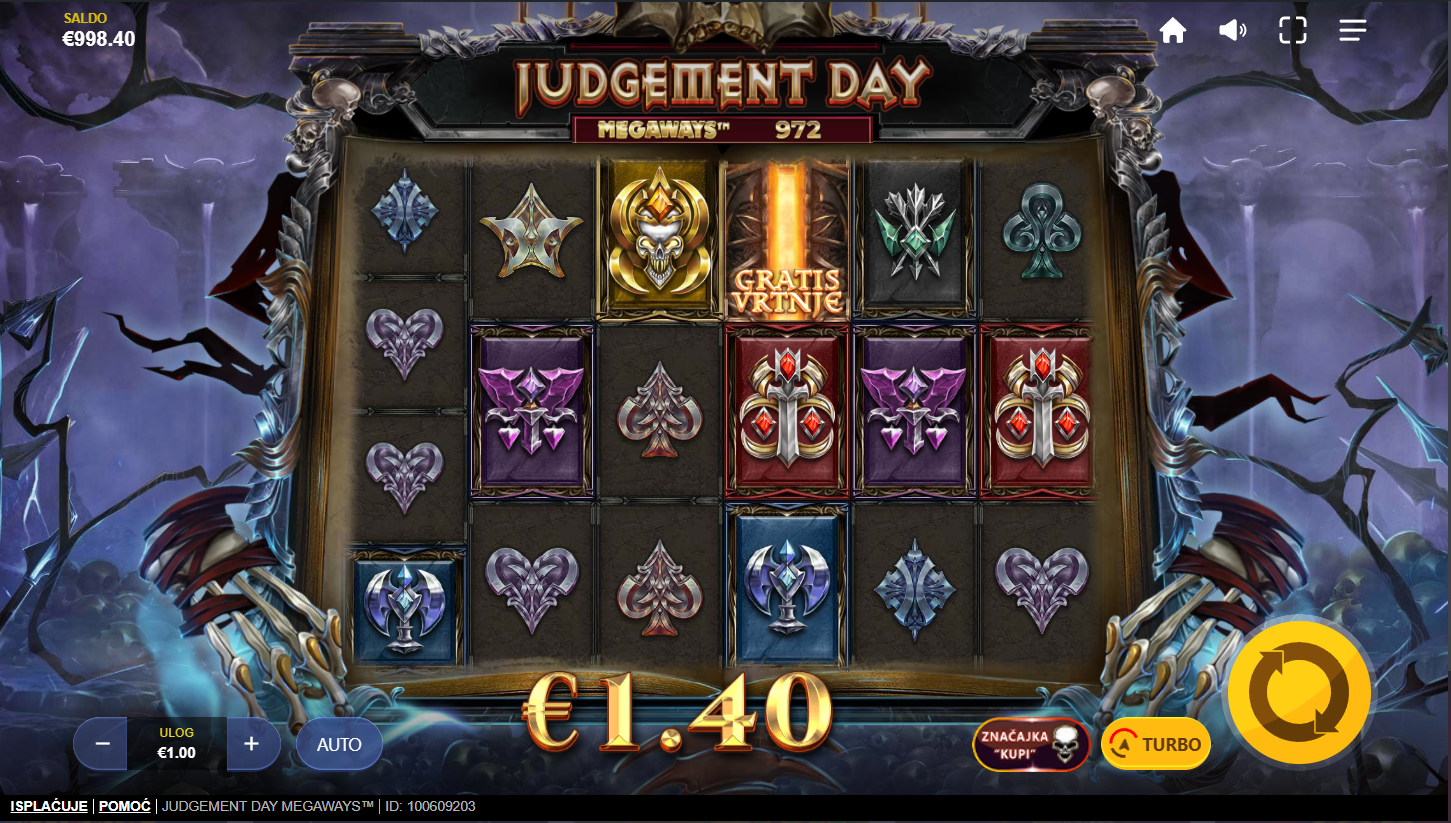Decrease the bet with the minus button
Screen dimensions: 1451x823
(102, 744)
